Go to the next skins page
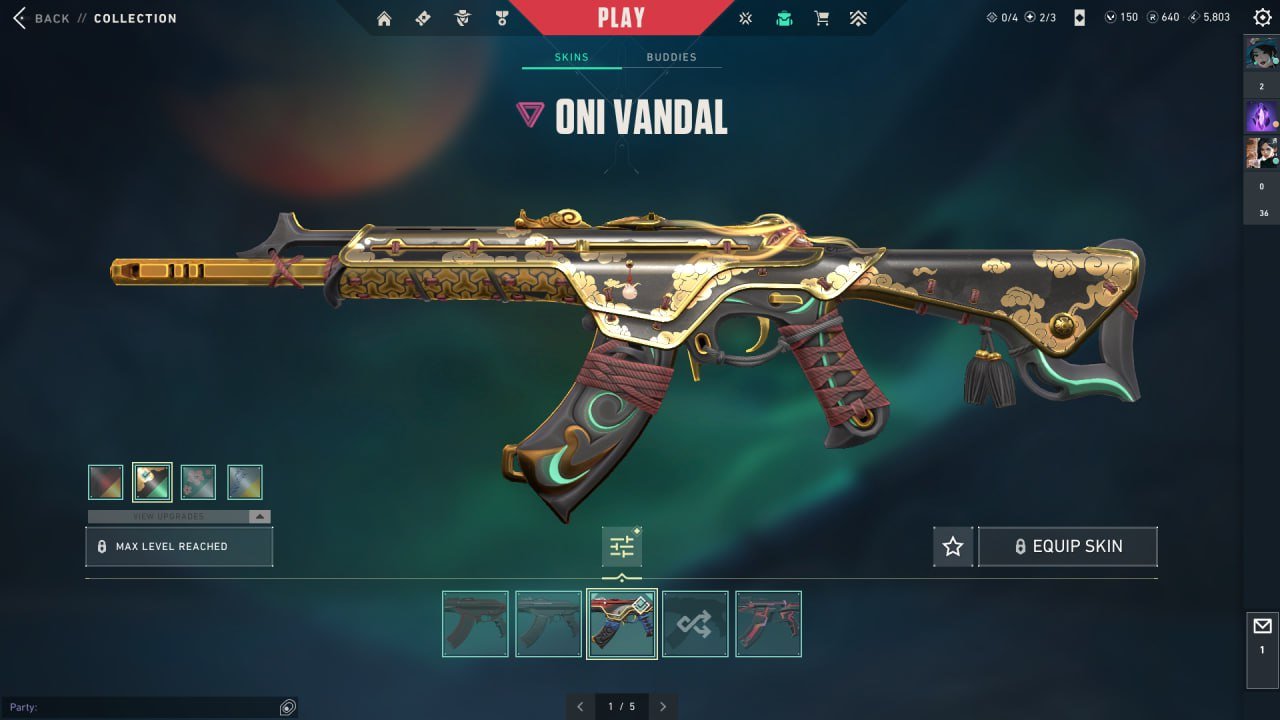Viewport: 1280px width, 720px height. point(663,706)
